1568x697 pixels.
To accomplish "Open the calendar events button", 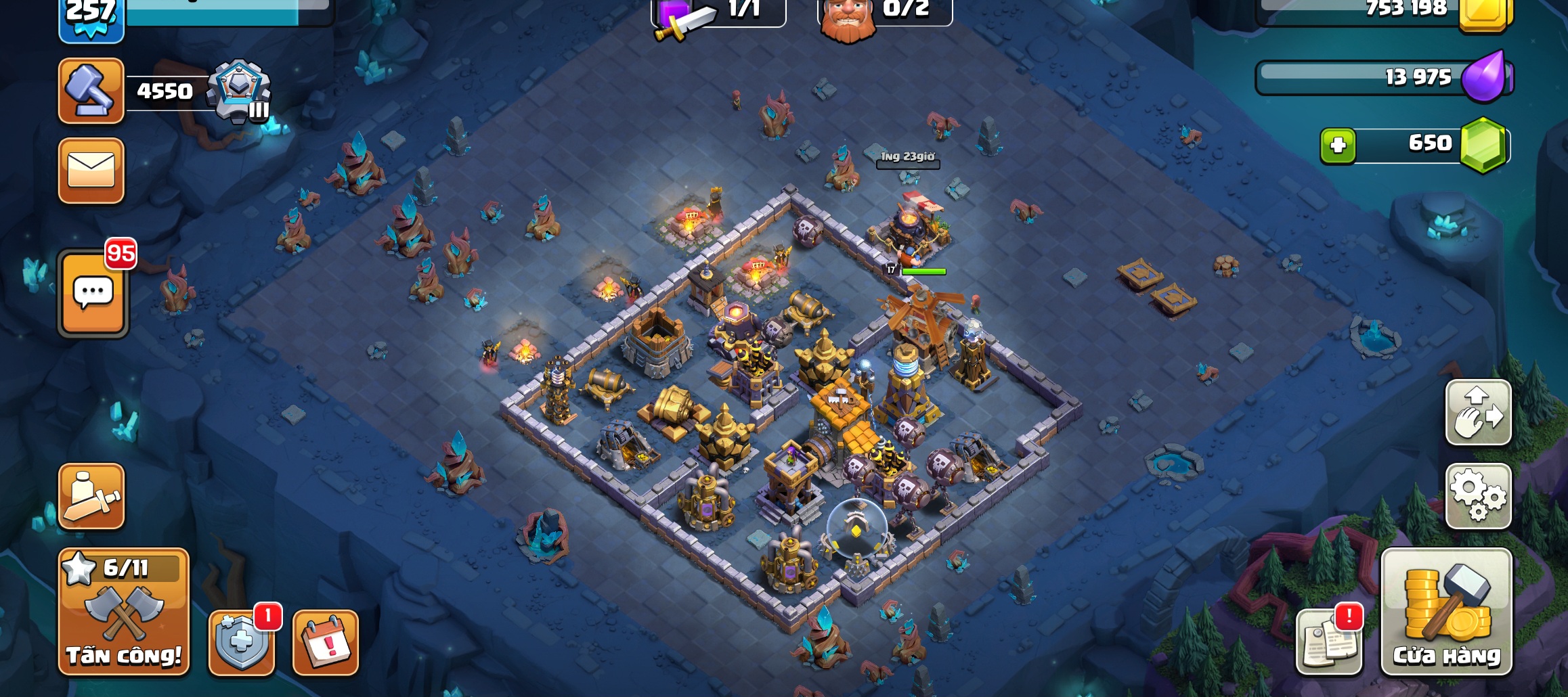I will coord(326,643).
